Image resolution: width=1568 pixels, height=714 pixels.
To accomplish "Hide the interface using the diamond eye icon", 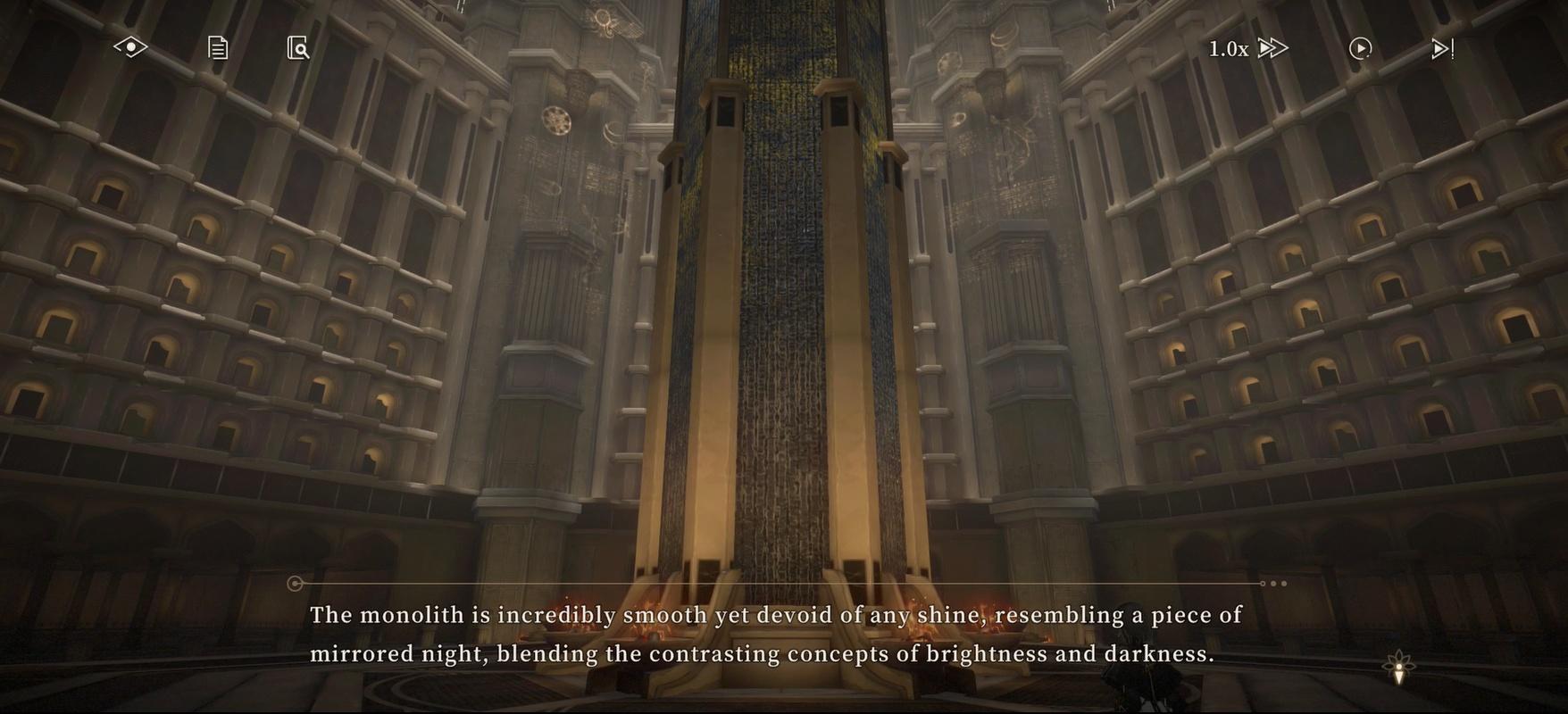I will click(x=130, y=46).
